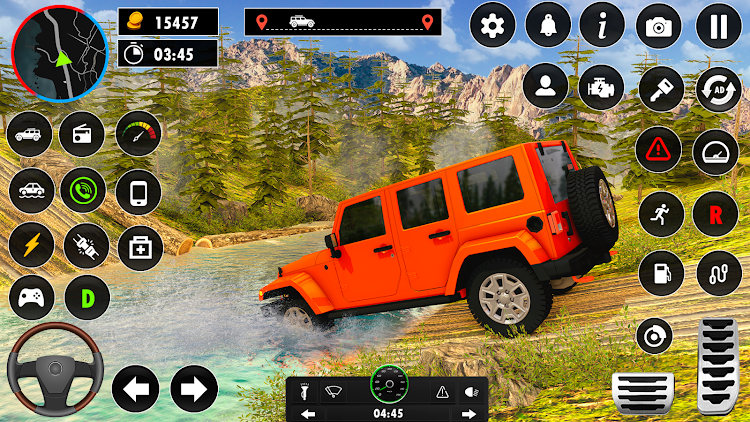Open the player profile icon
The width and height of the screenshot is (750, 422).
coord(546,86)
